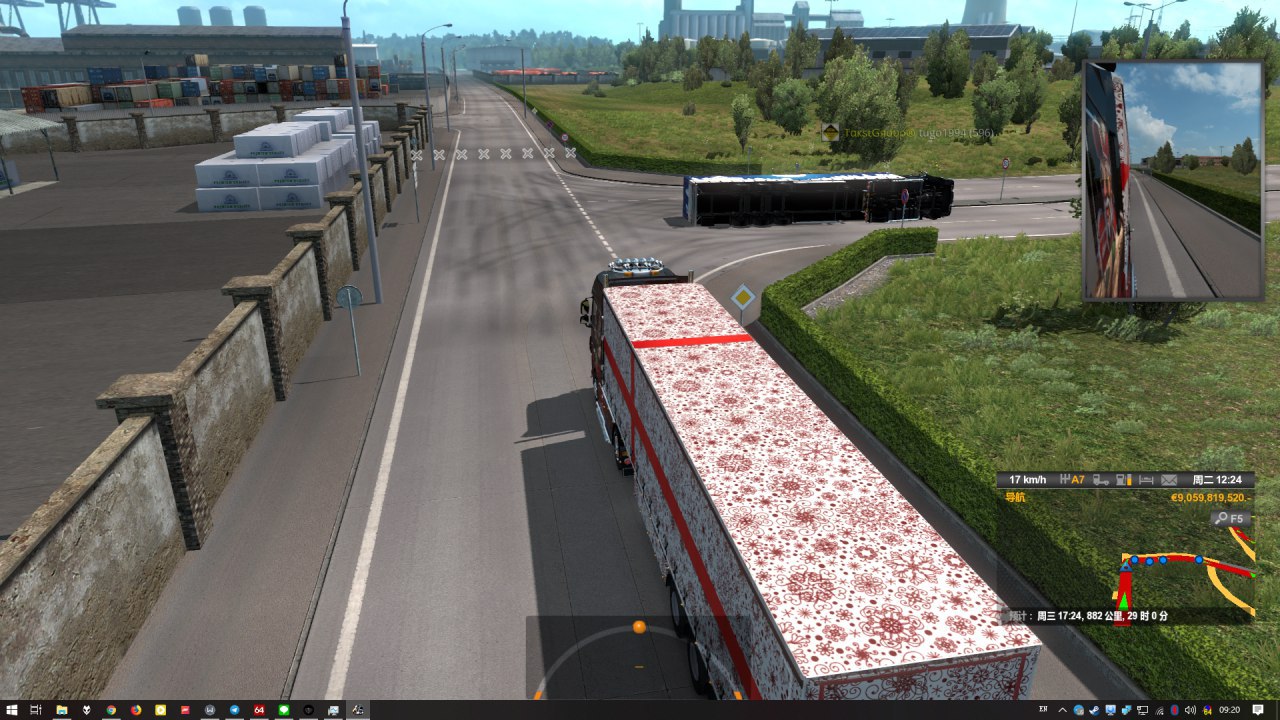Click the side mirror view panel

(1172, 180)
